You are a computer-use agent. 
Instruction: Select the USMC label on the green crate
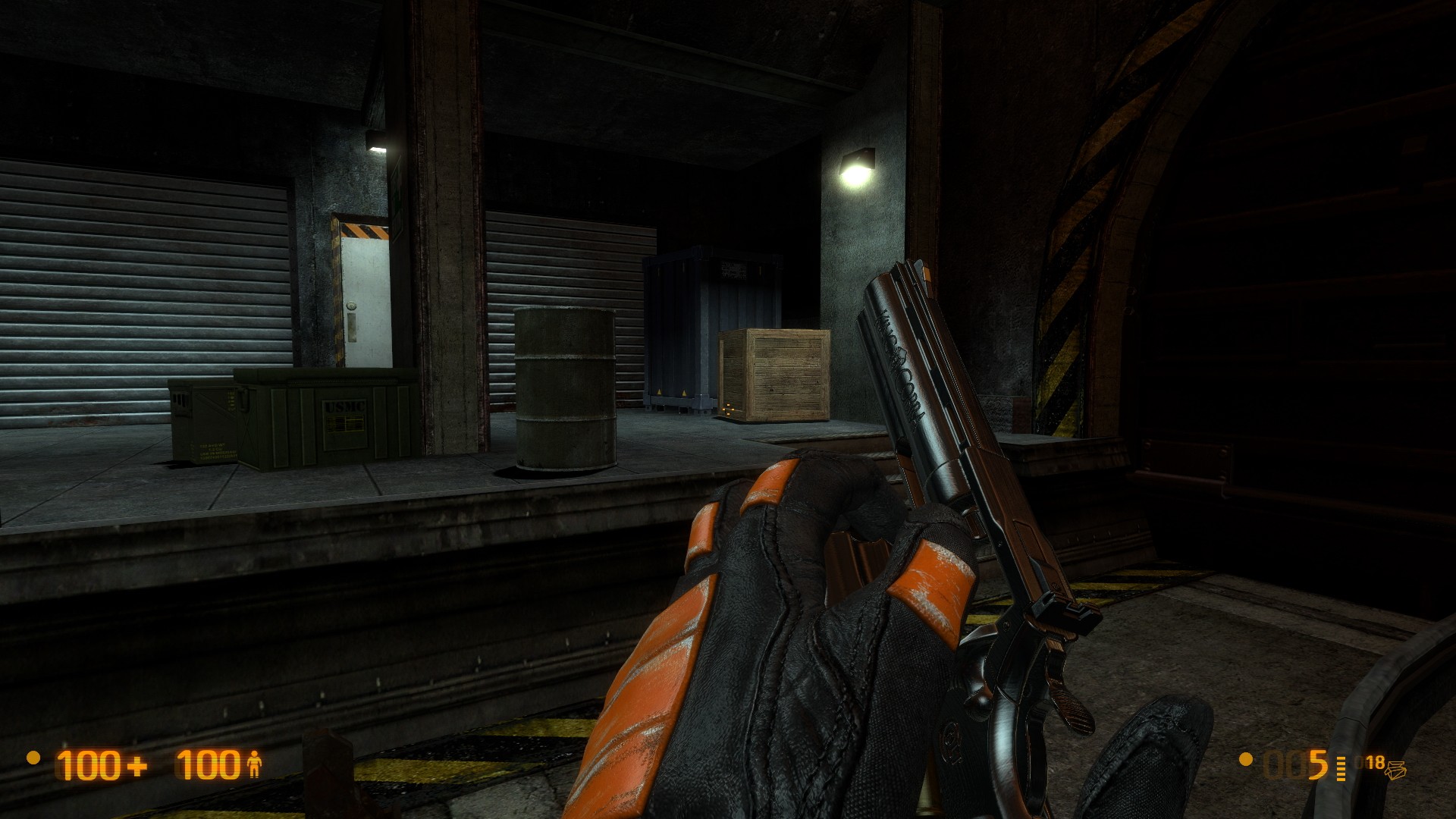click(x=345, y=406)
